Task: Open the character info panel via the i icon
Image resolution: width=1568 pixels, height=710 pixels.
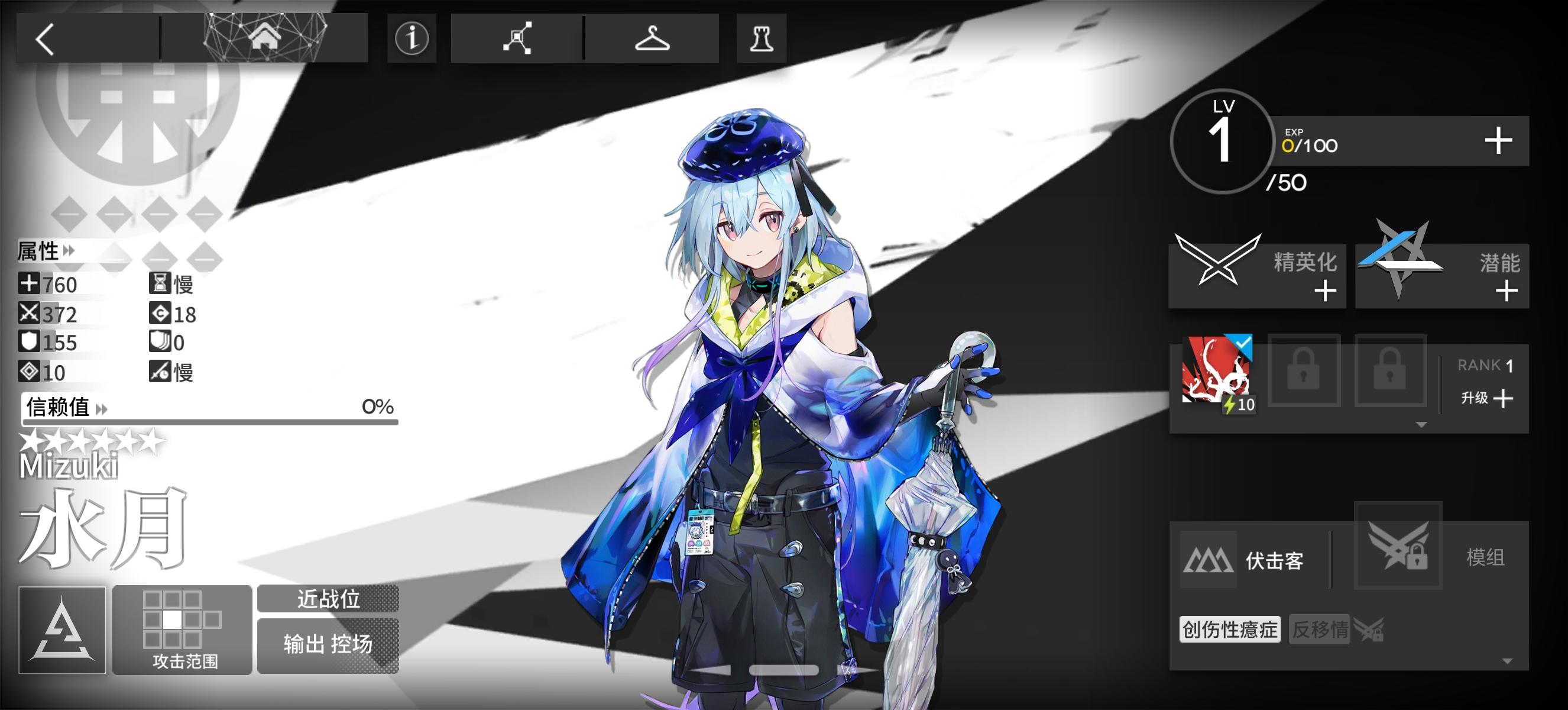Action: (412, 38)
